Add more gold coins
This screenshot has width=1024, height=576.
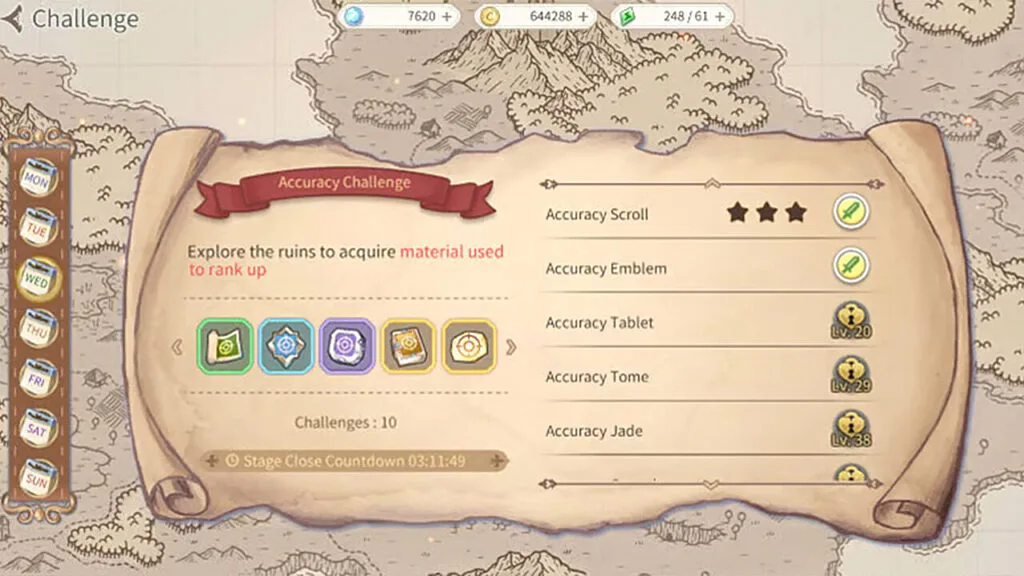[583, 17]
